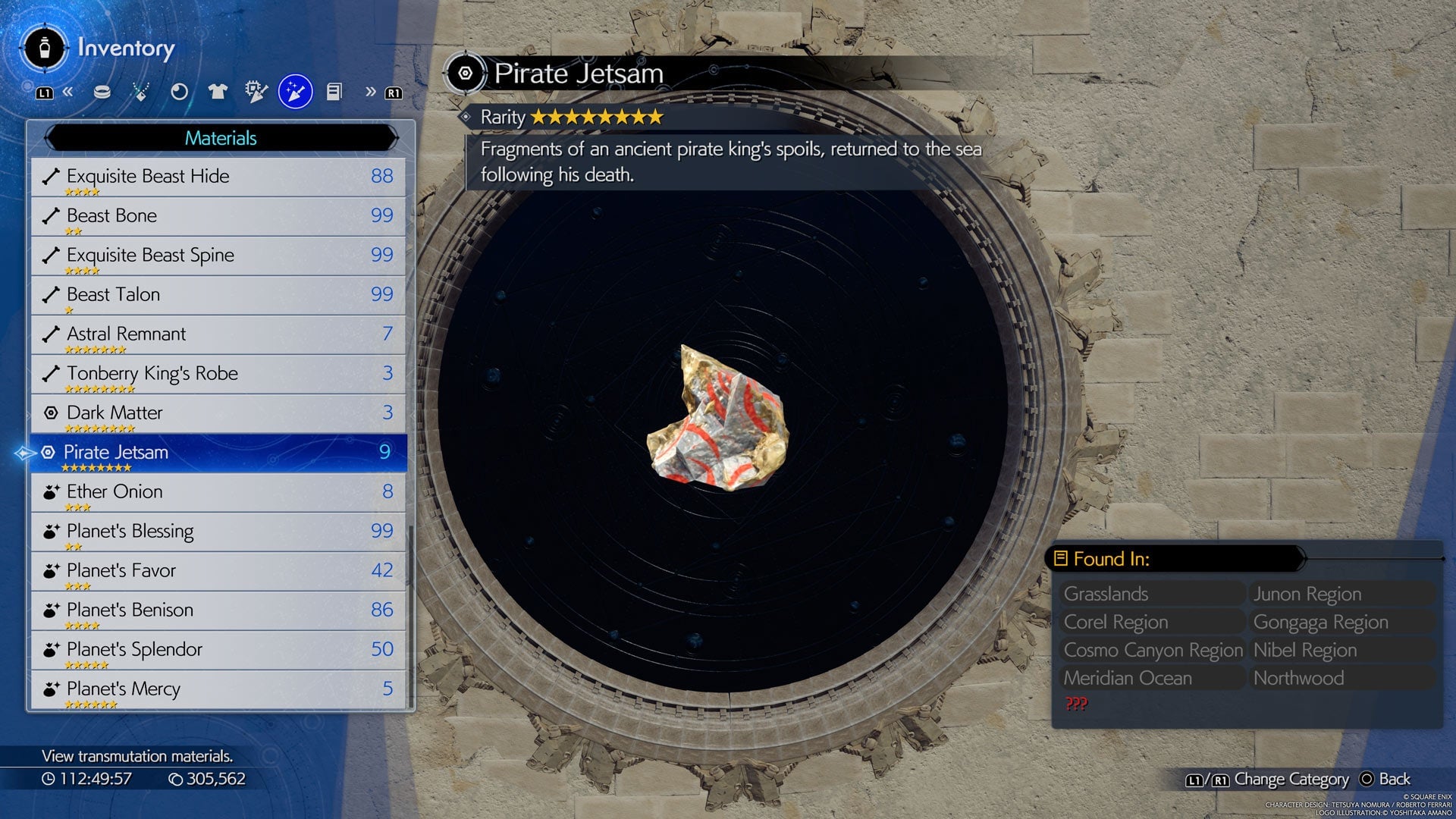This screenshot has width=1456, height=819.
Task: Click the left double-chevron category arrow
Action: [x=68, y=91]
